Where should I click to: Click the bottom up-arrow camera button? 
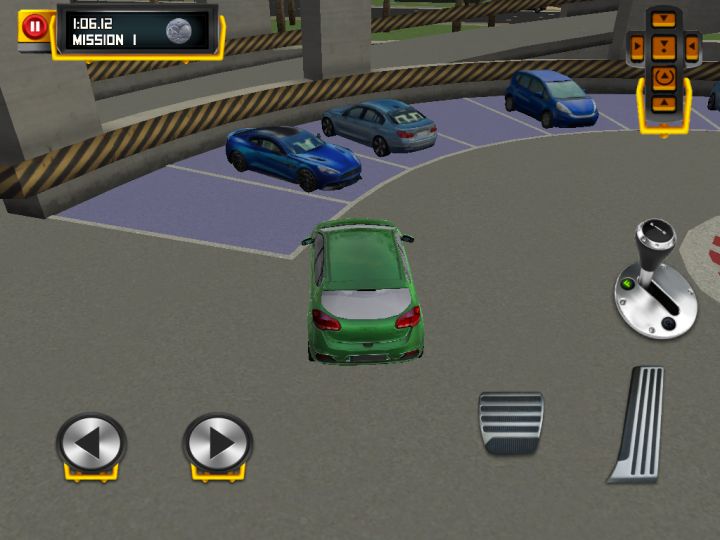664,103
